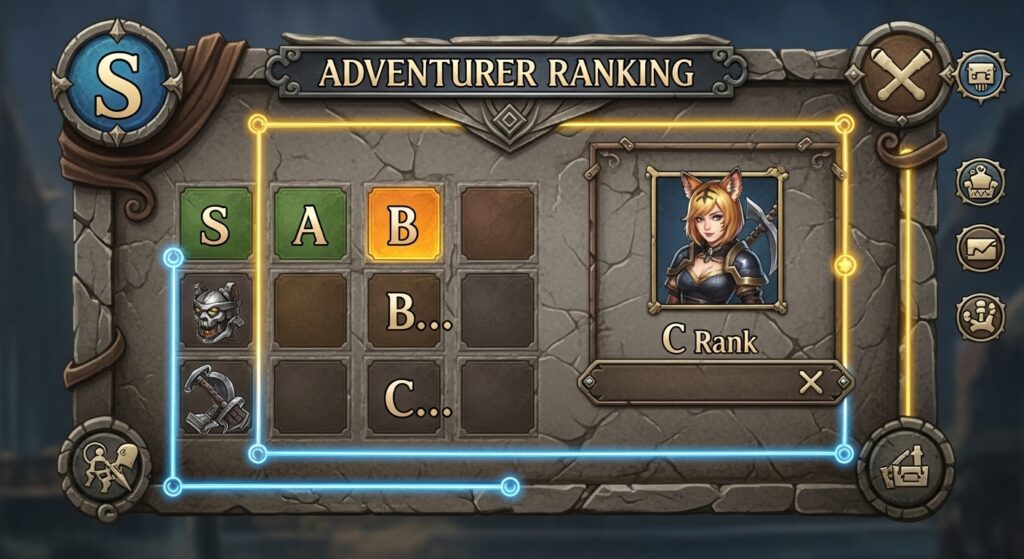Select the hammer and anvil slot
The image size is (1024, 559).
(216, 396)
